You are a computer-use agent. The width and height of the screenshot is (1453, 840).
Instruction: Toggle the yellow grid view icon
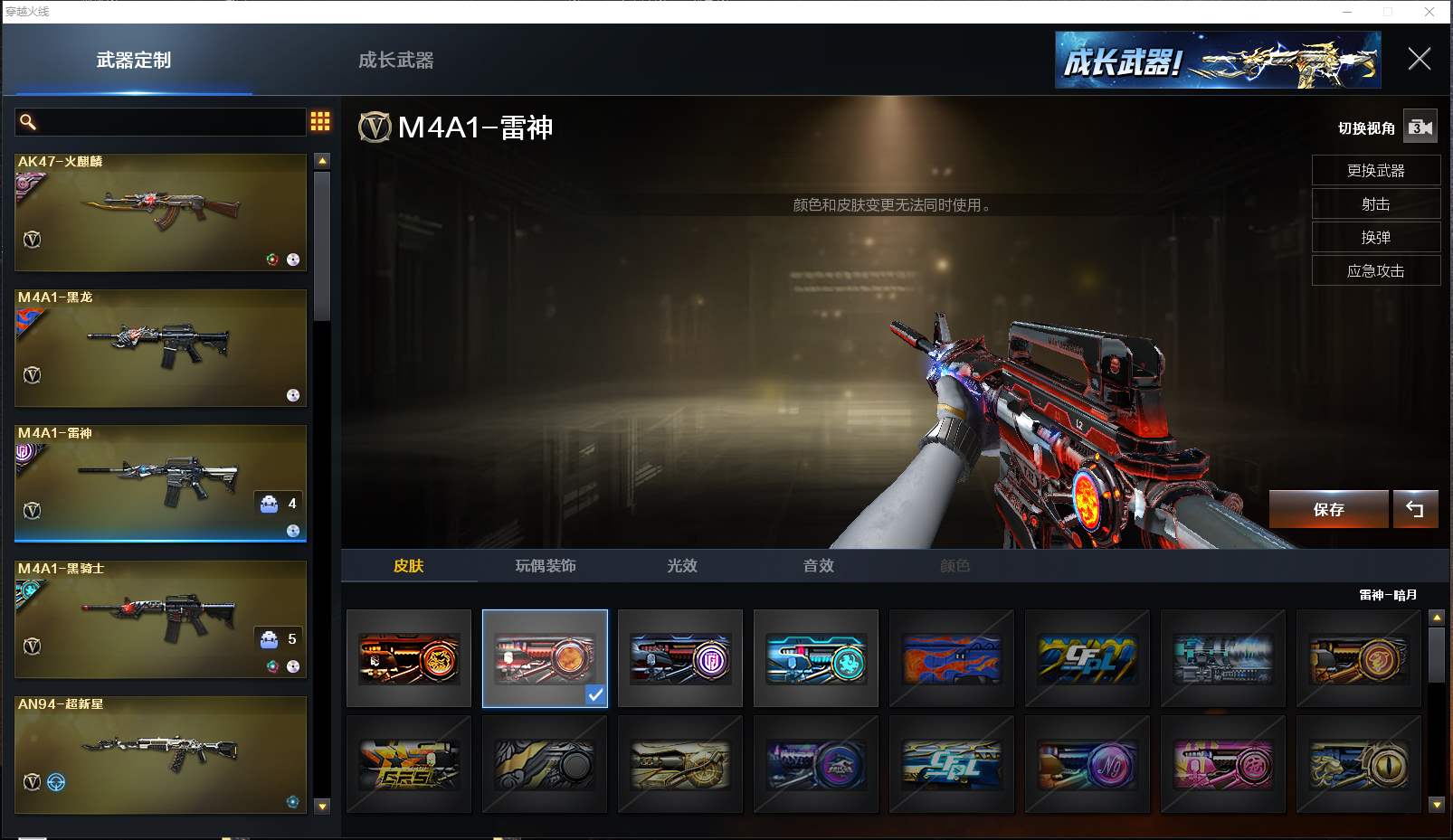pos(320,121)
